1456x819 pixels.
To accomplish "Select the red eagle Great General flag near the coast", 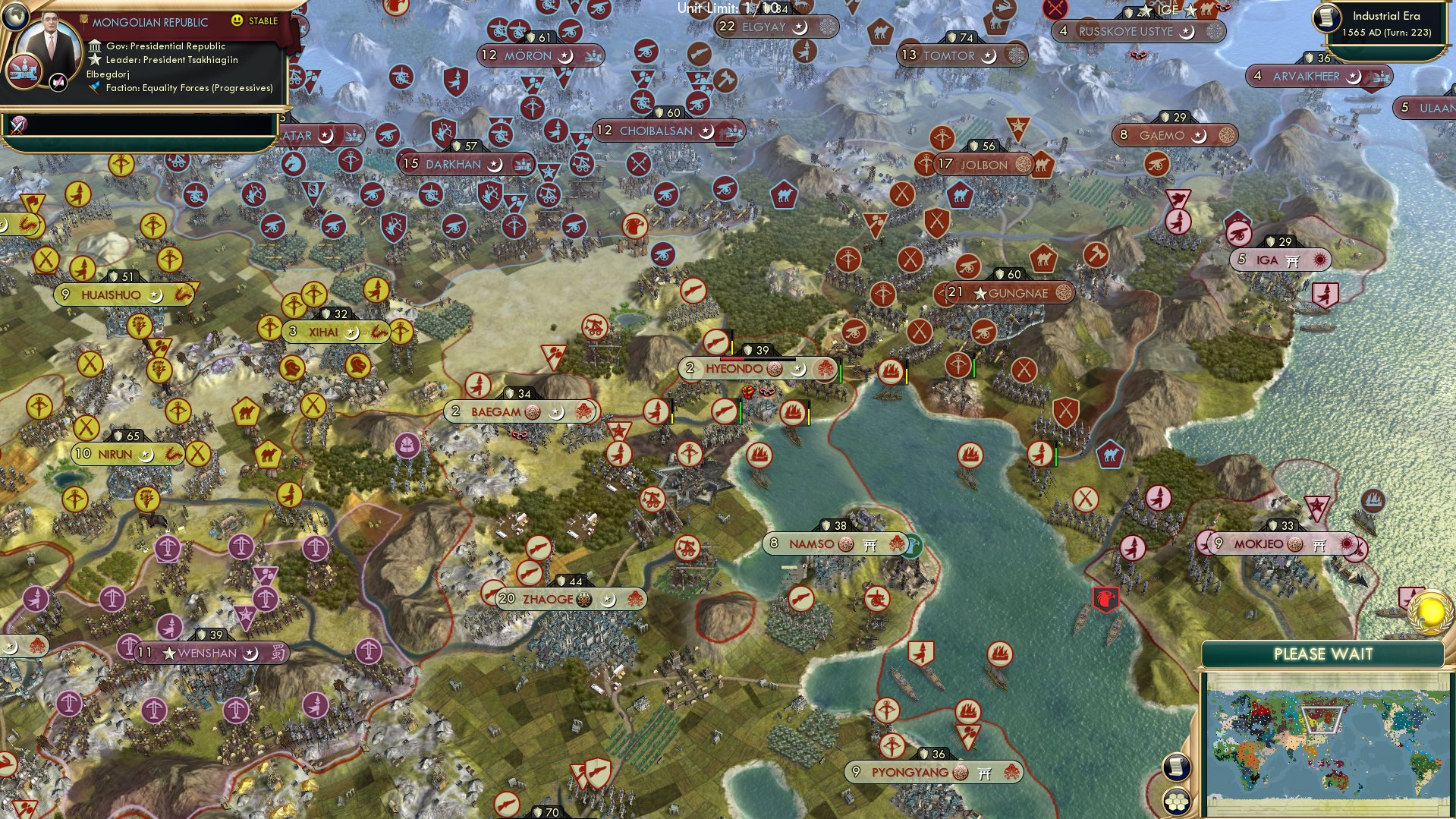I will click(1106, 599).
